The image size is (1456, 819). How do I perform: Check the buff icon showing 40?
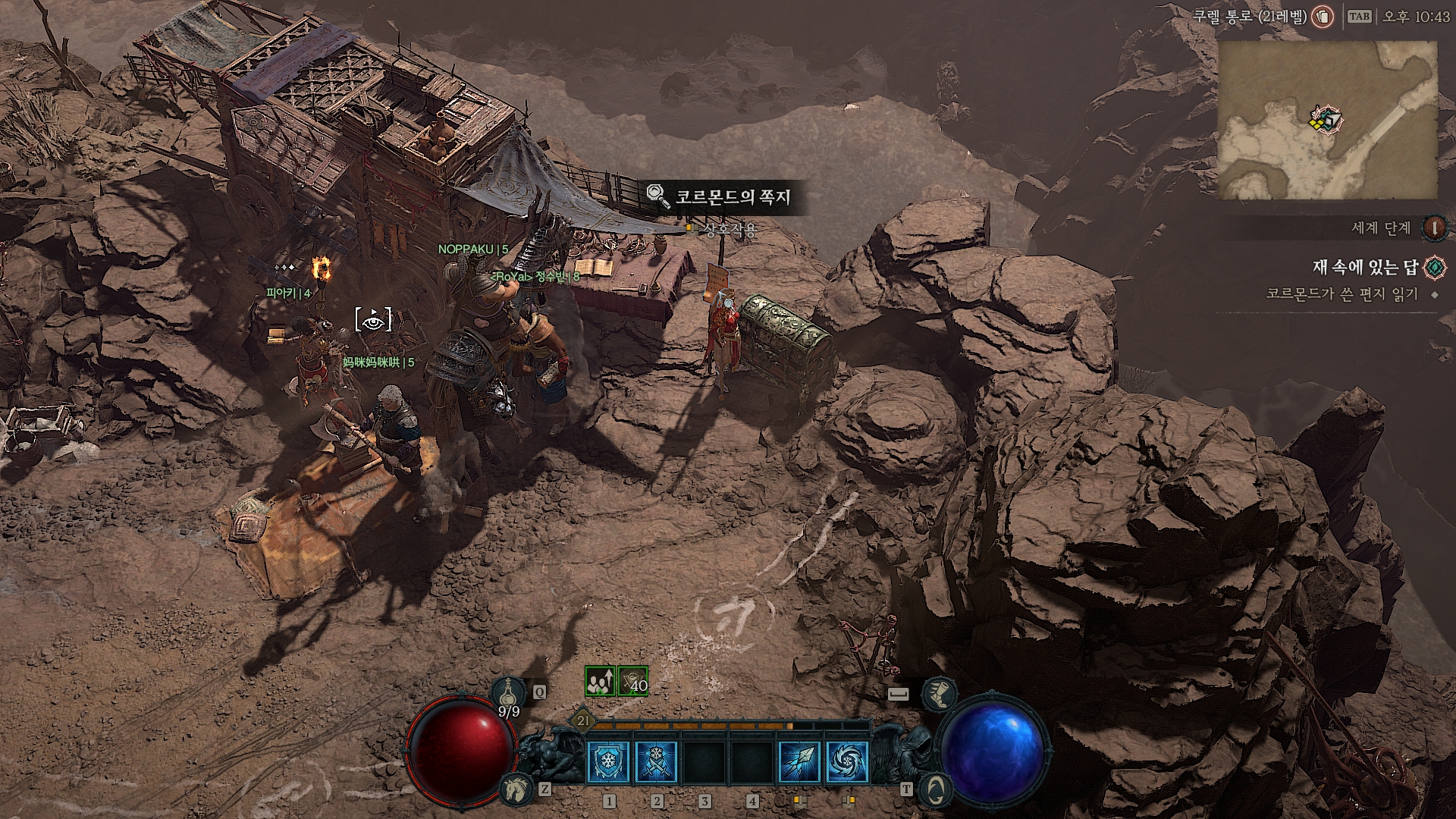(x=633, y=681)
